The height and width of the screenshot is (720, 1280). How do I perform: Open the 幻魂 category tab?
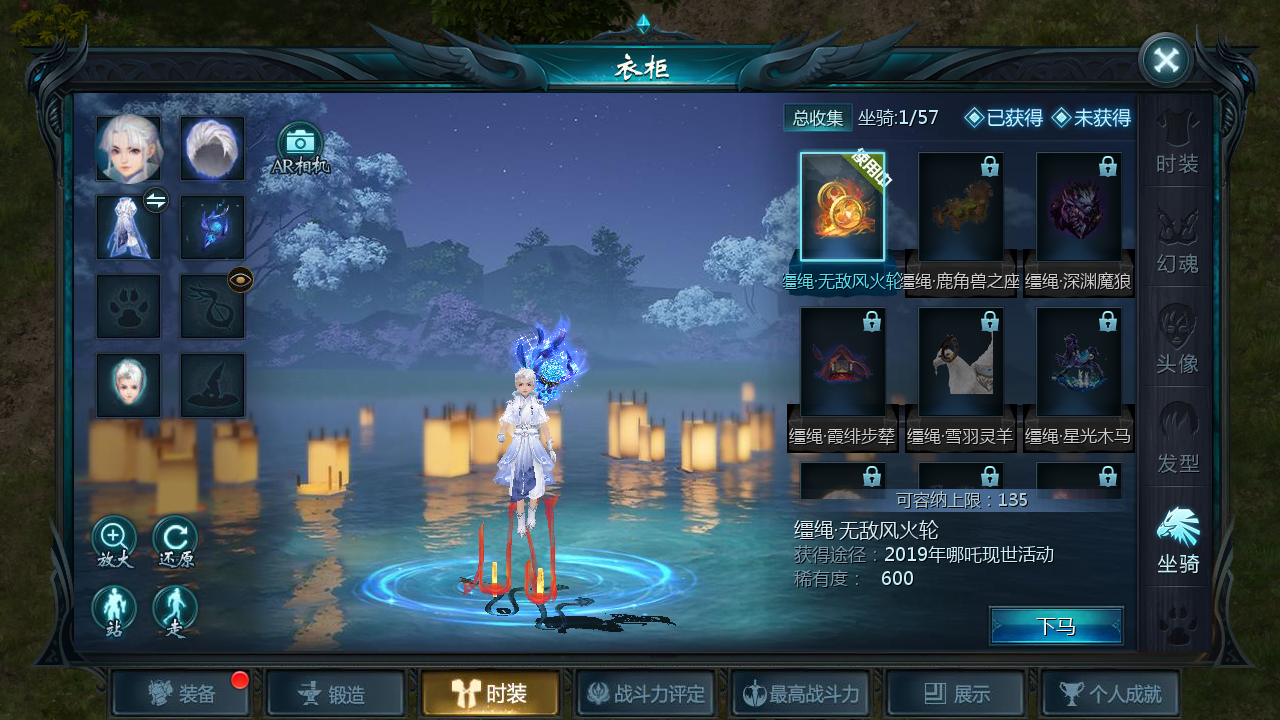click(x=1177, y=241)
